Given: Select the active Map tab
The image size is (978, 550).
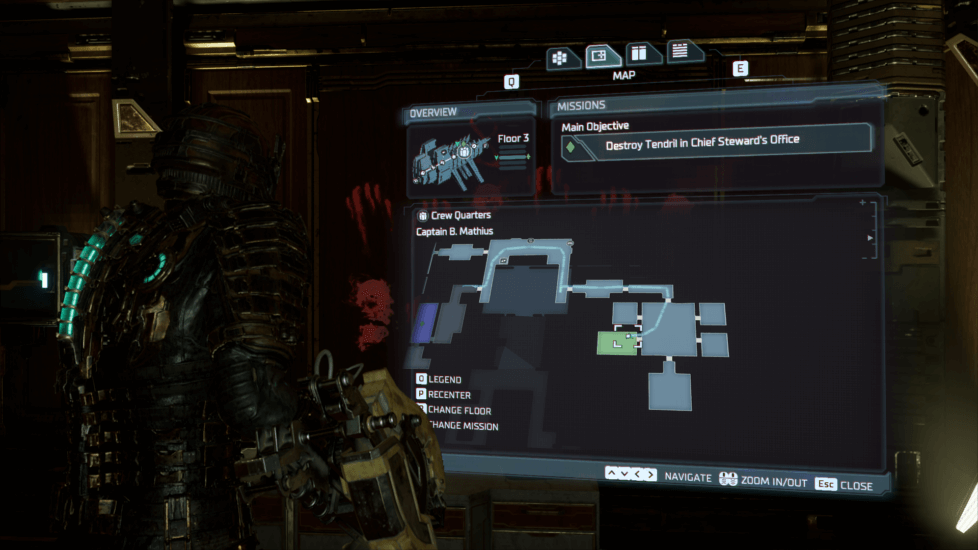Looking at the screenshot, I should [x=602, y=56].
